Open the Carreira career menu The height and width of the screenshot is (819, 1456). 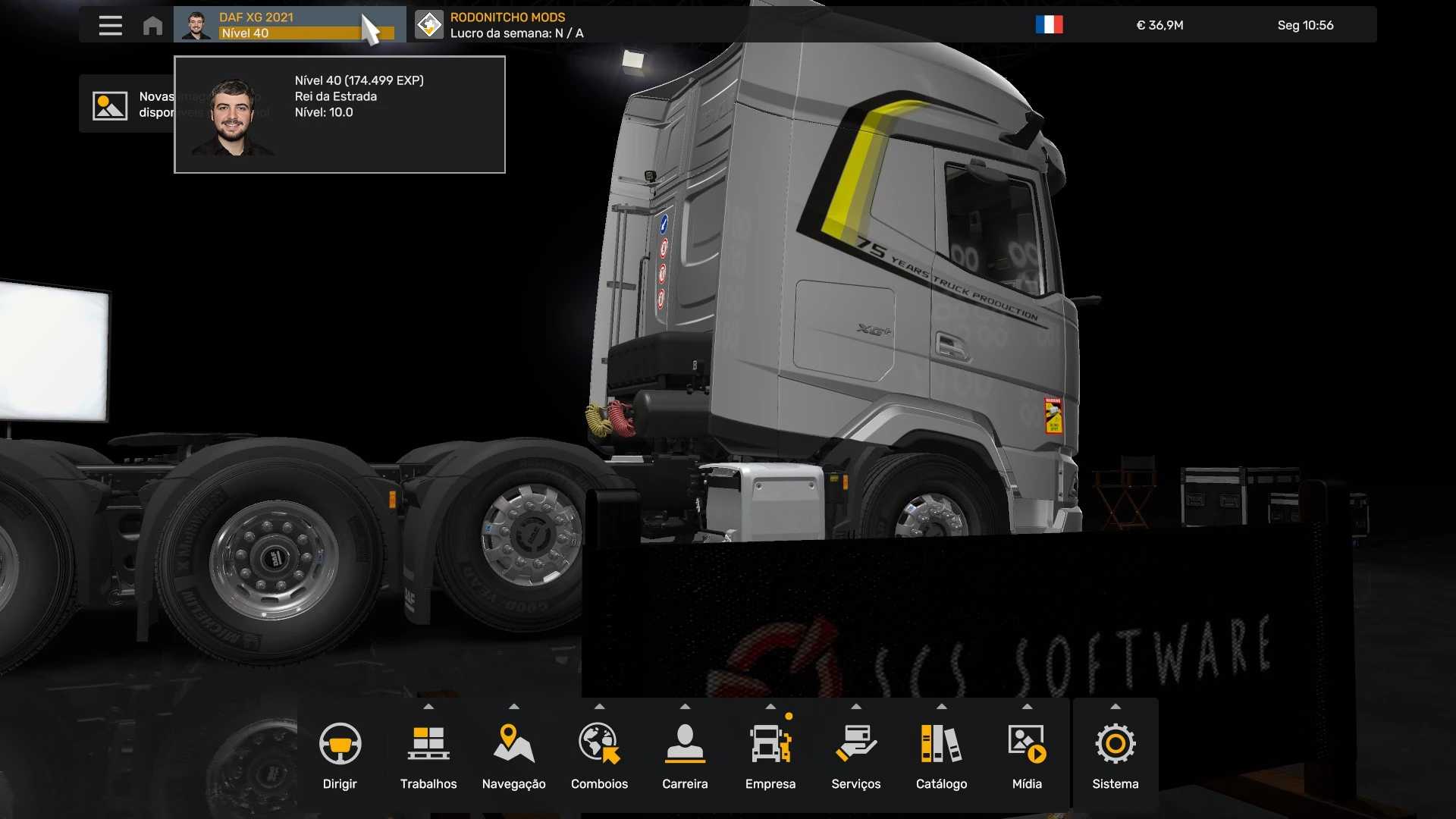[685, 755]
